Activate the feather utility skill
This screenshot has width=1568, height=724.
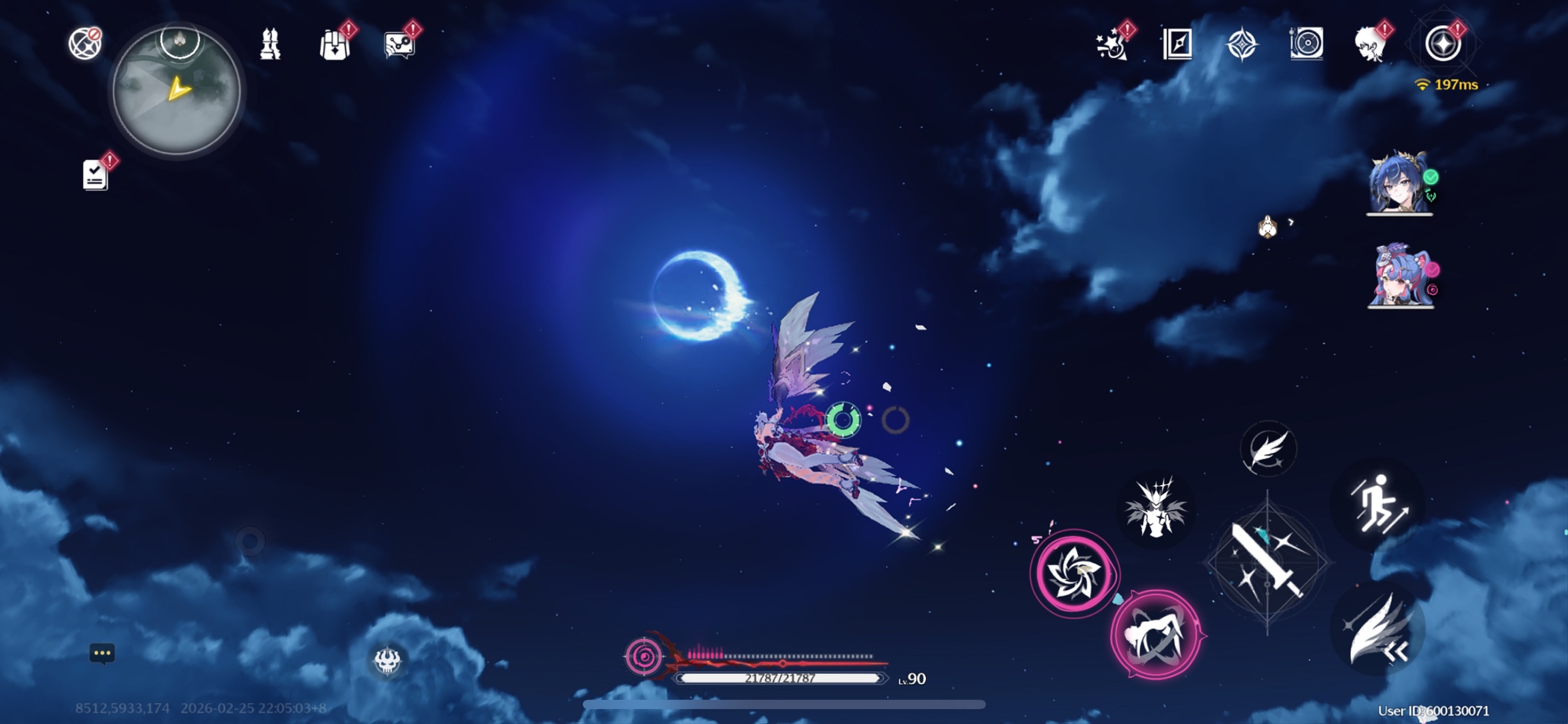point(1268,450)
